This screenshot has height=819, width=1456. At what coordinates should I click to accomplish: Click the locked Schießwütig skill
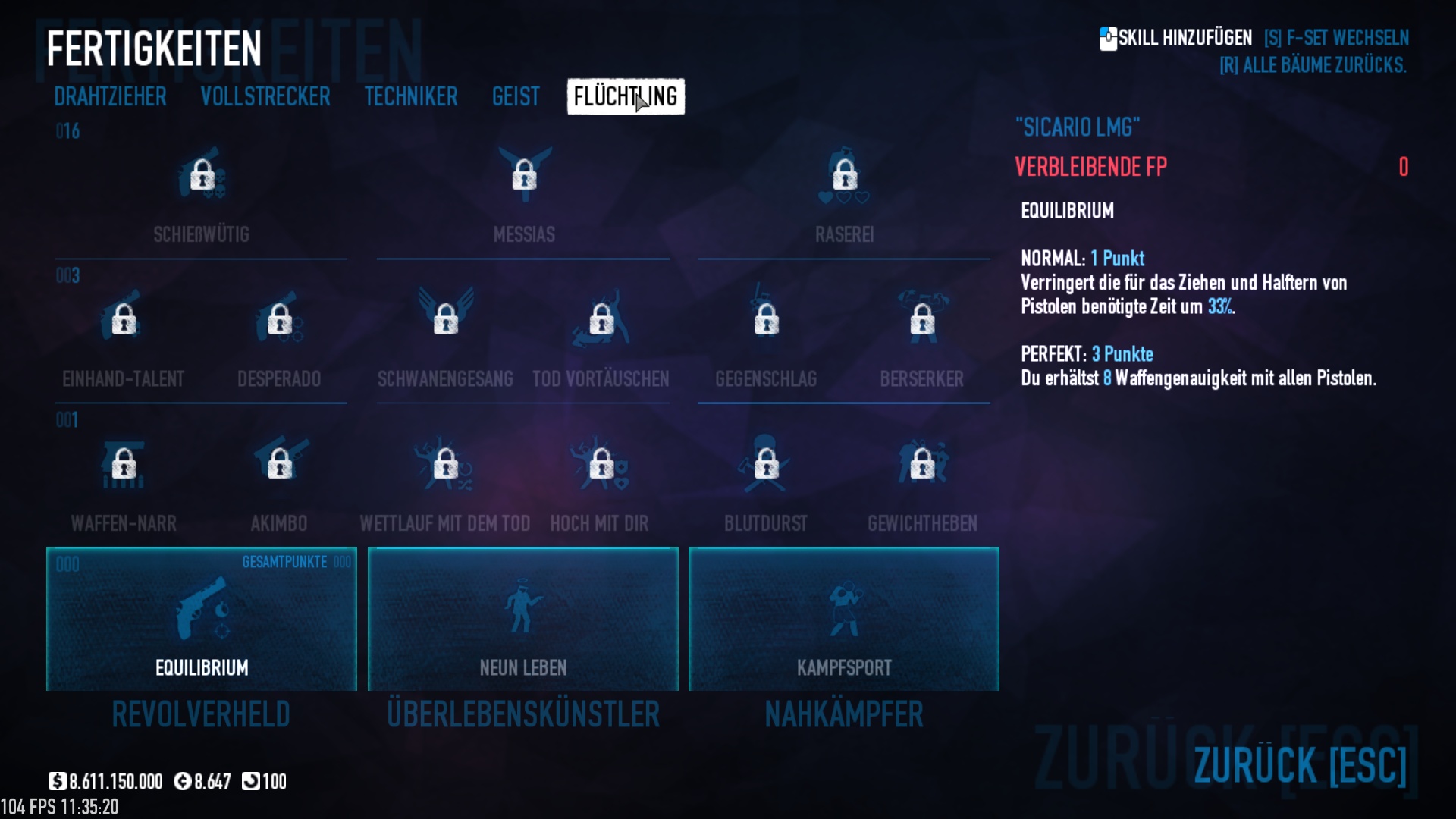click(202, 176)
